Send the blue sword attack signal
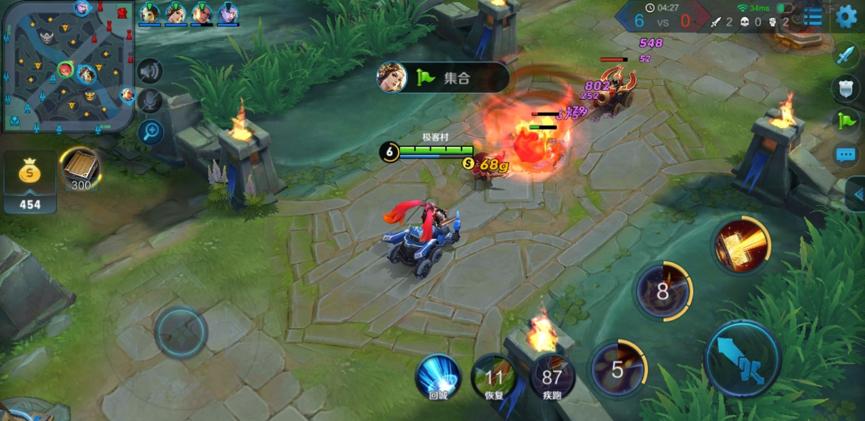This screenshot has width=865, height=421. click(846, 57)
